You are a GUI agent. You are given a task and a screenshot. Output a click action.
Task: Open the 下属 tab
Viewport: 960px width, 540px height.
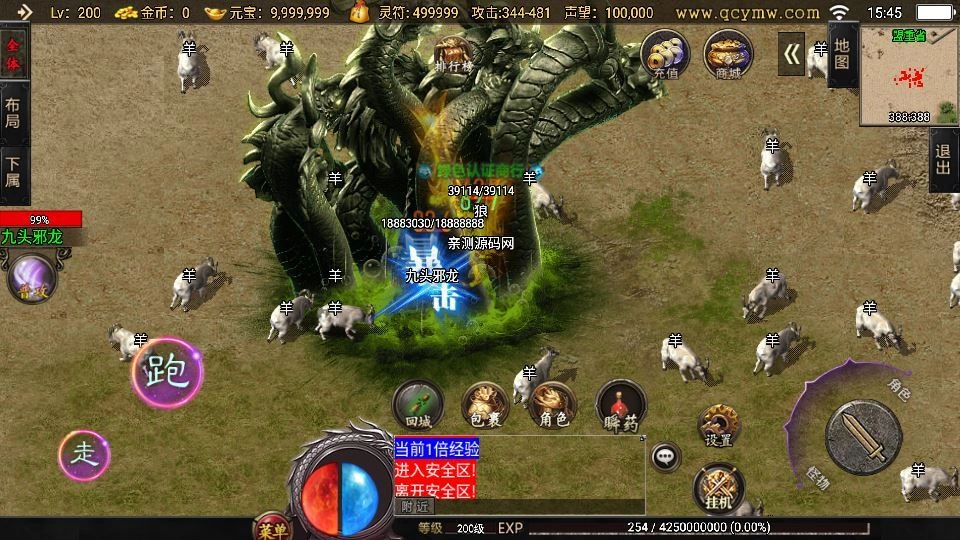[14, 173]
